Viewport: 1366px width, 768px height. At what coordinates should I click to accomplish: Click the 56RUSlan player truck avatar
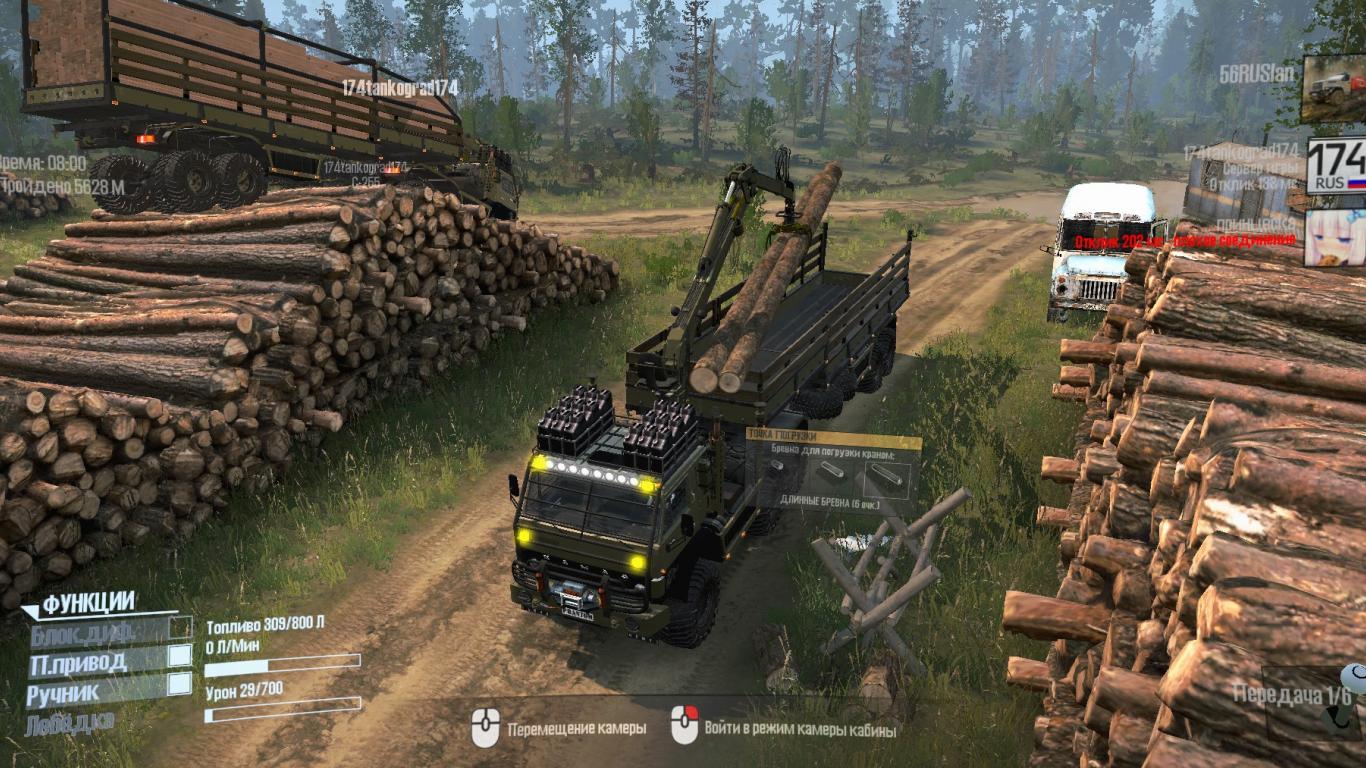tap(1334, 88)
